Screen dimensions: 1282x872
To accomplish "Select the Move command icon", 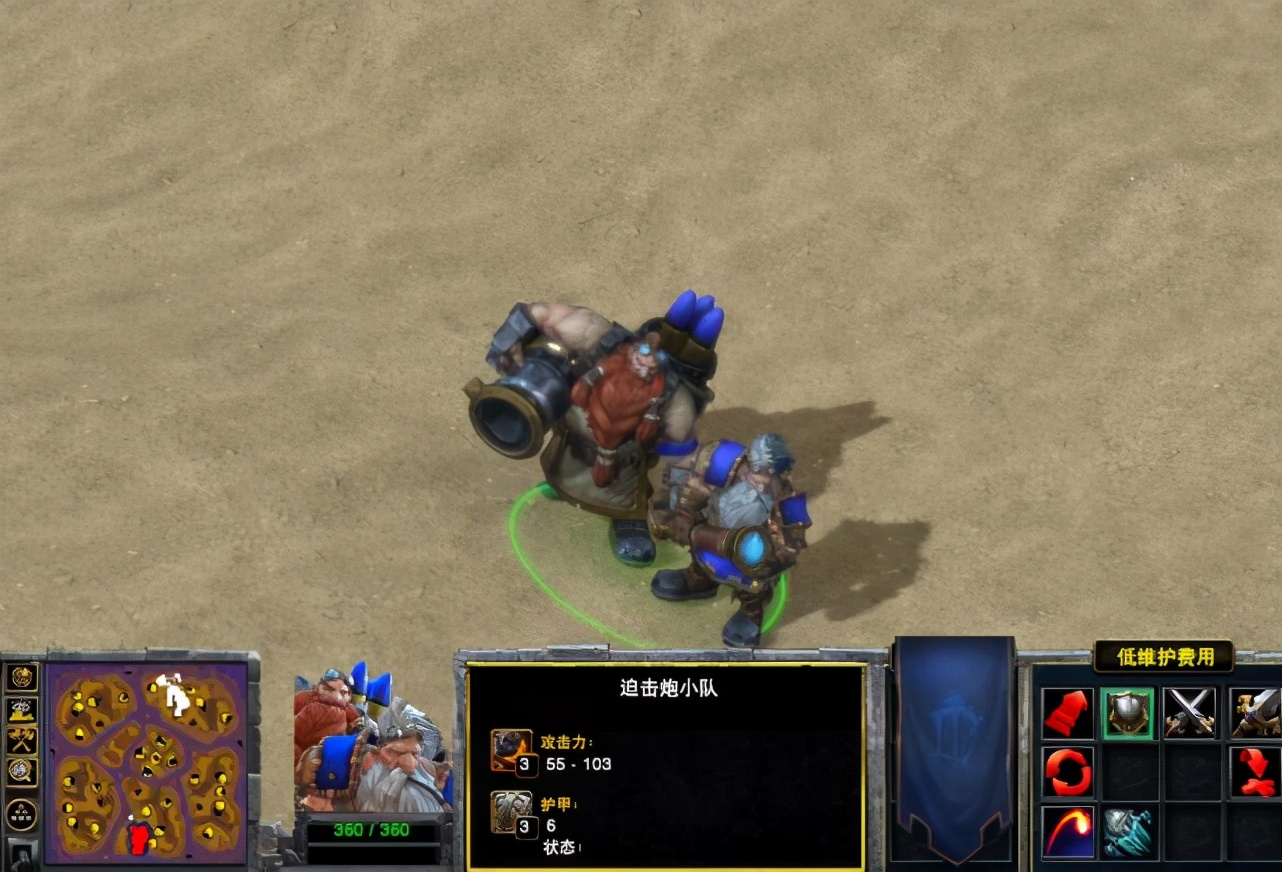I will click(x=1070, y=712).
